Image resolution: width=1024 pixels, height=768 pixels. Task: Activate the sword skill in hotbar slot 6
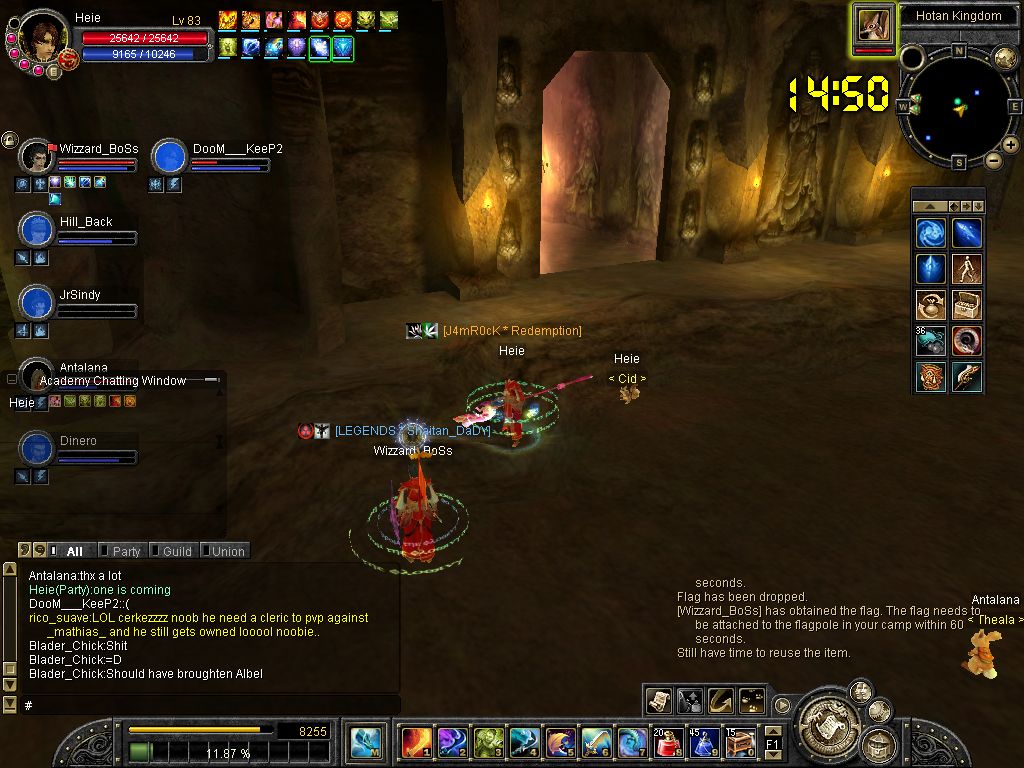point(596,743)
